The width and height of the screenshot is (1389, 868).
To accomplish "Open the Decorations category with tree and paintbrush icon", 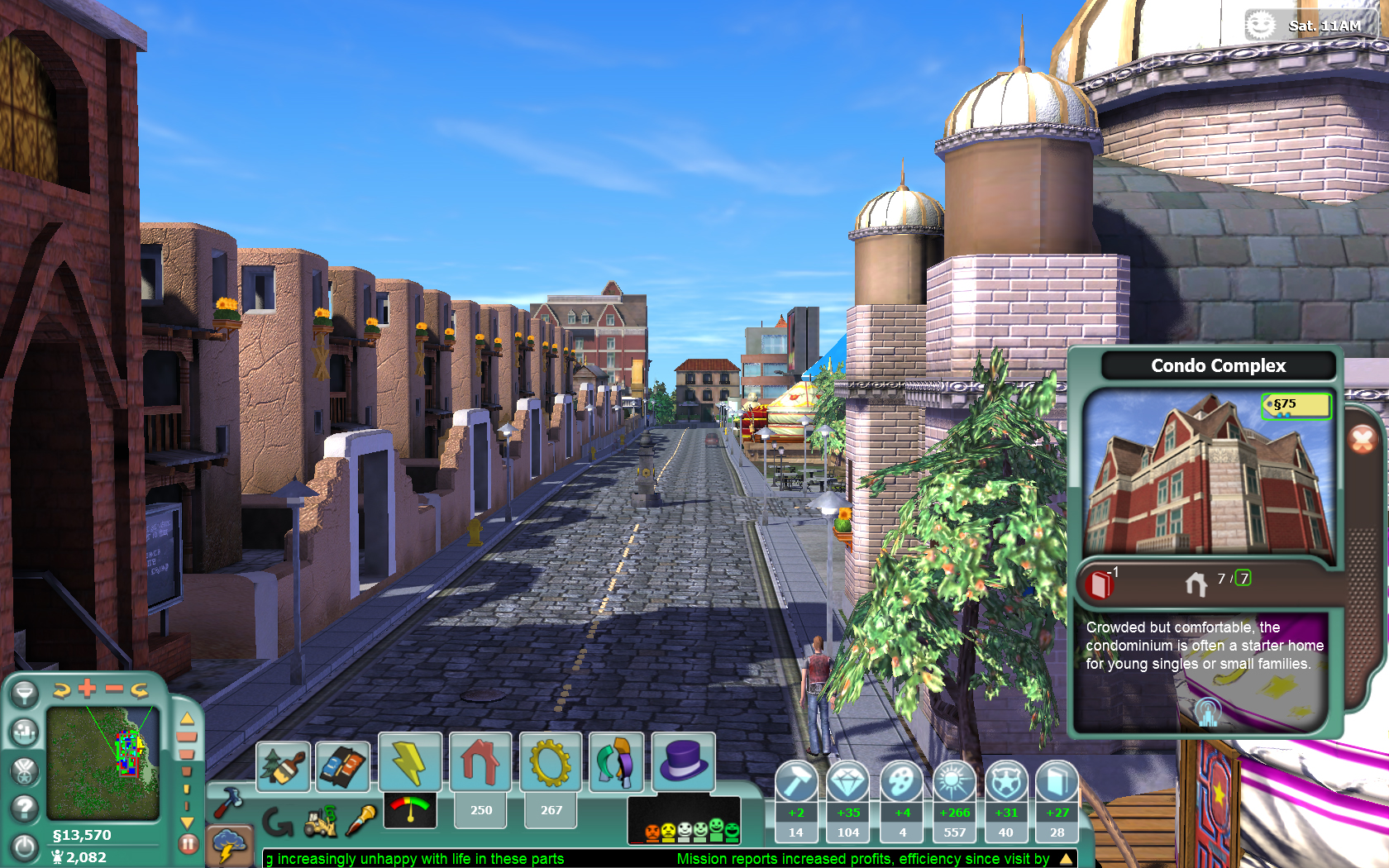I will click(283, 766).
